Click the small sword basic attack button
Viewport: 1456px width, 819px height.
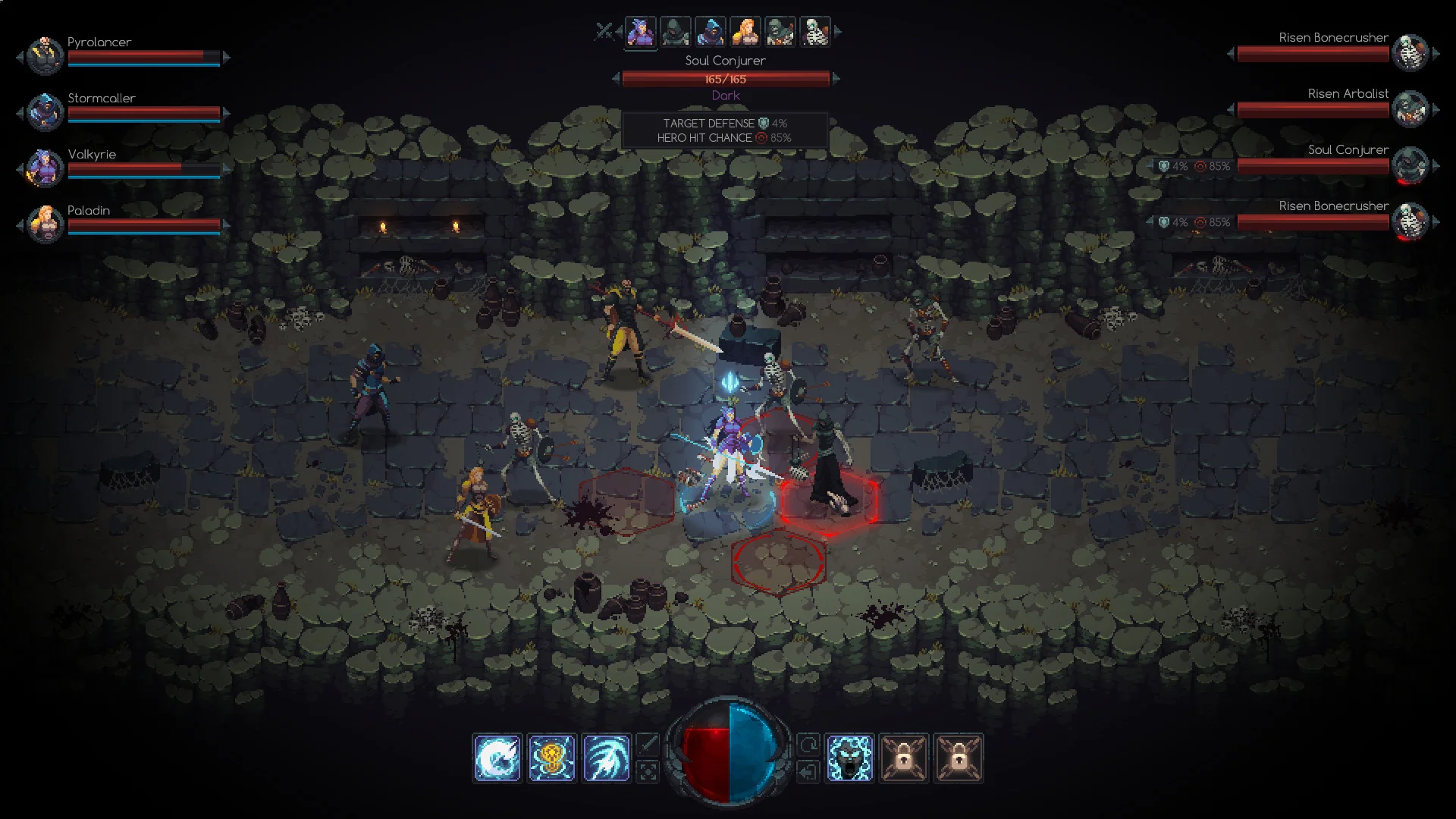(648, 745)
